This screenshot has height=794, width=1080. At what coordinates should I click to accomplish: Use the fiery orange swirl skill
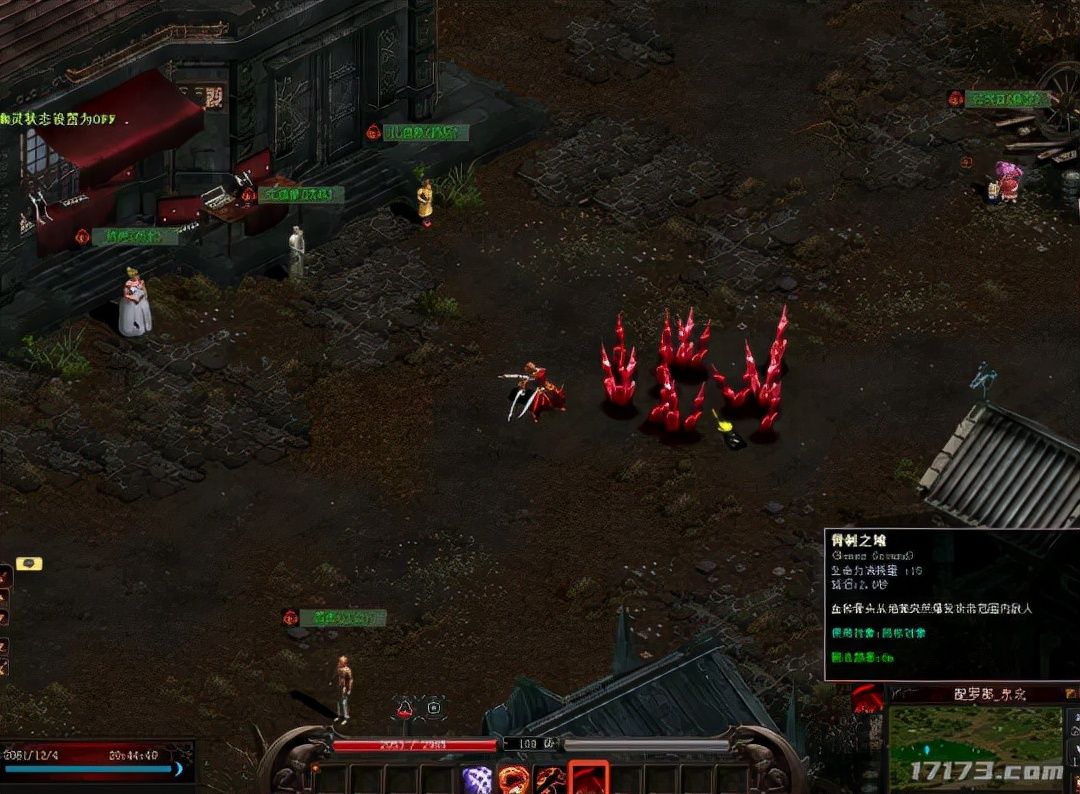click(x=514, y=779)
